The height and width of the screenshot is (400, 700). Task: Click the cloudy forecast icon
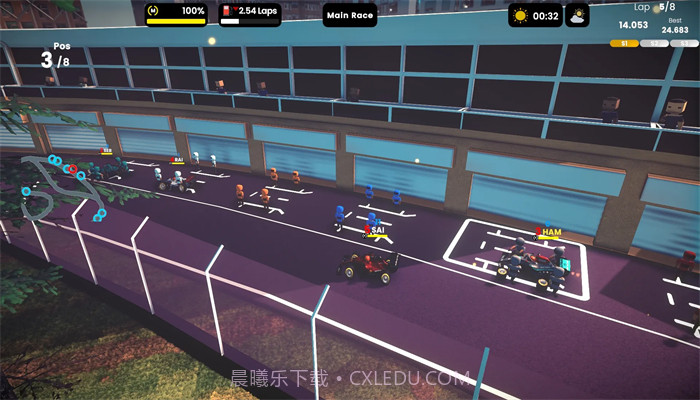pos(577,15)
